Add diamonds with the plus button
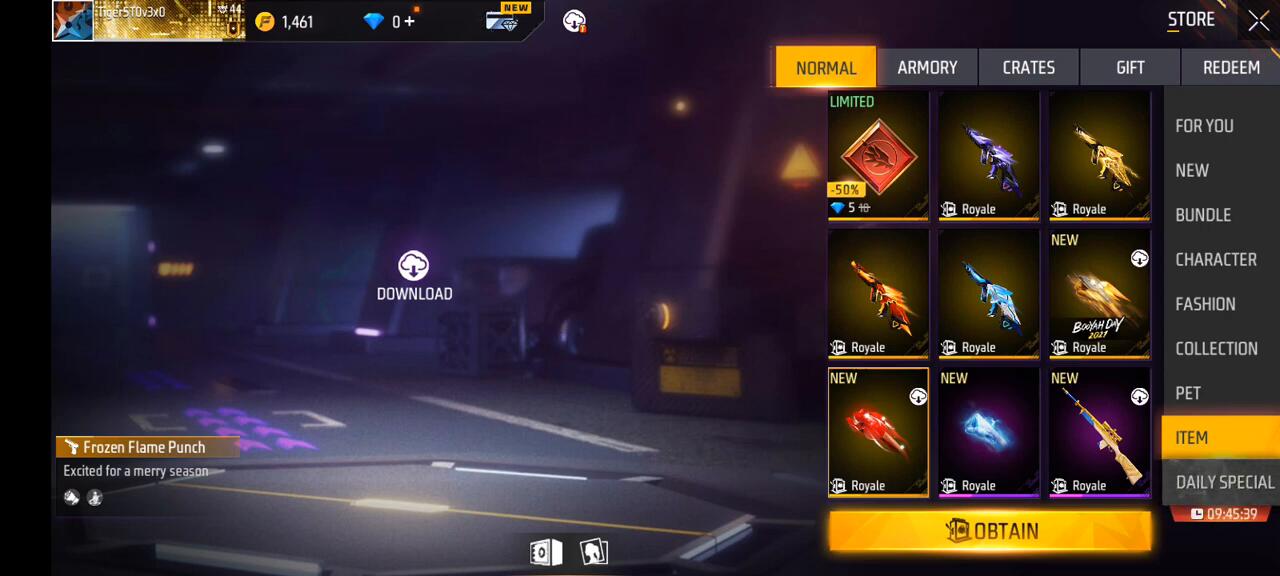Image resolution: width=1280 pixels, height=576 pixels. [x=410, y=21]
